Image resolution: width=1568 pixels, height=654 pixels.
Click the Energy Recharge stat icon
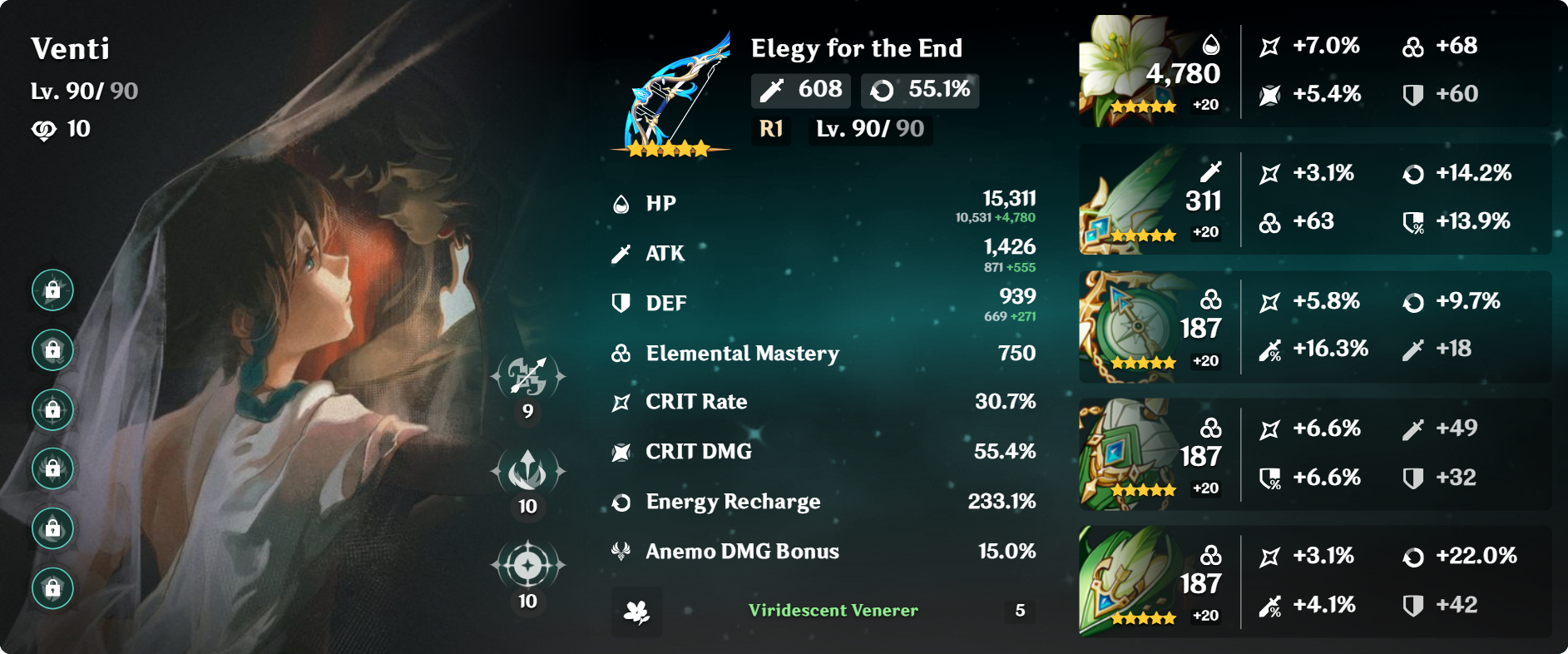click(619, 501)
